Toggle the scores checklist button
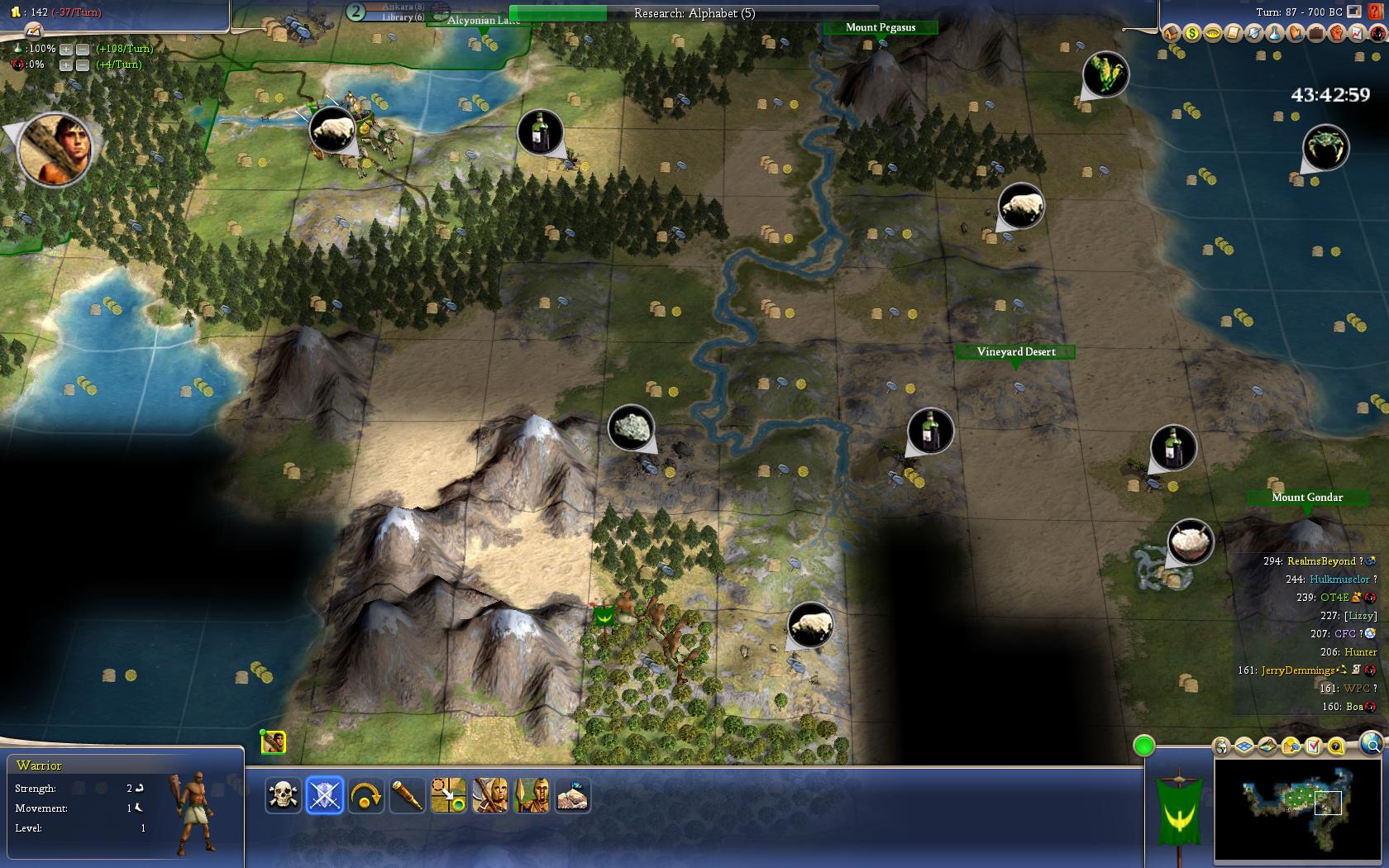1389x868 pixels. pyautogui.click(x=1314, y=746)
